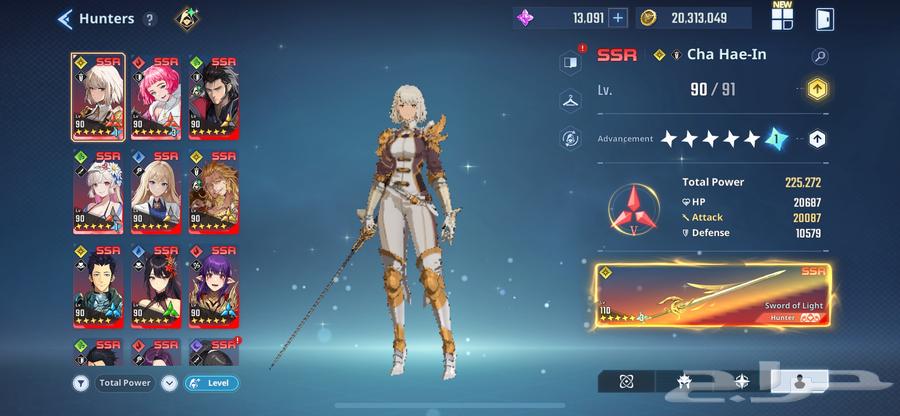Open the magnifier next to Cha Hae-In
900x416 pixels.
pos(820,57)
